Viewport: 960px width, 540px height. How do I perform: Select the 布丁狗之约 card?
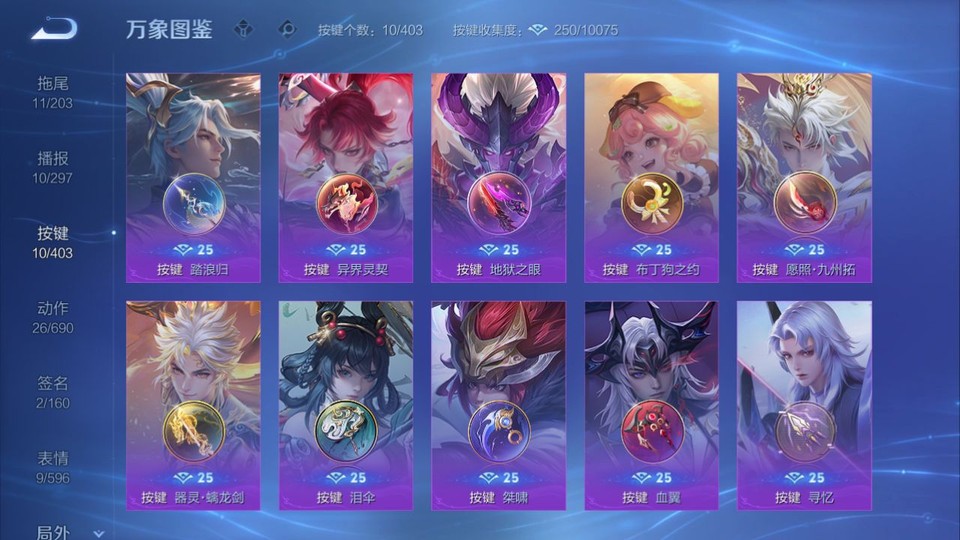[x=651, y=178]
